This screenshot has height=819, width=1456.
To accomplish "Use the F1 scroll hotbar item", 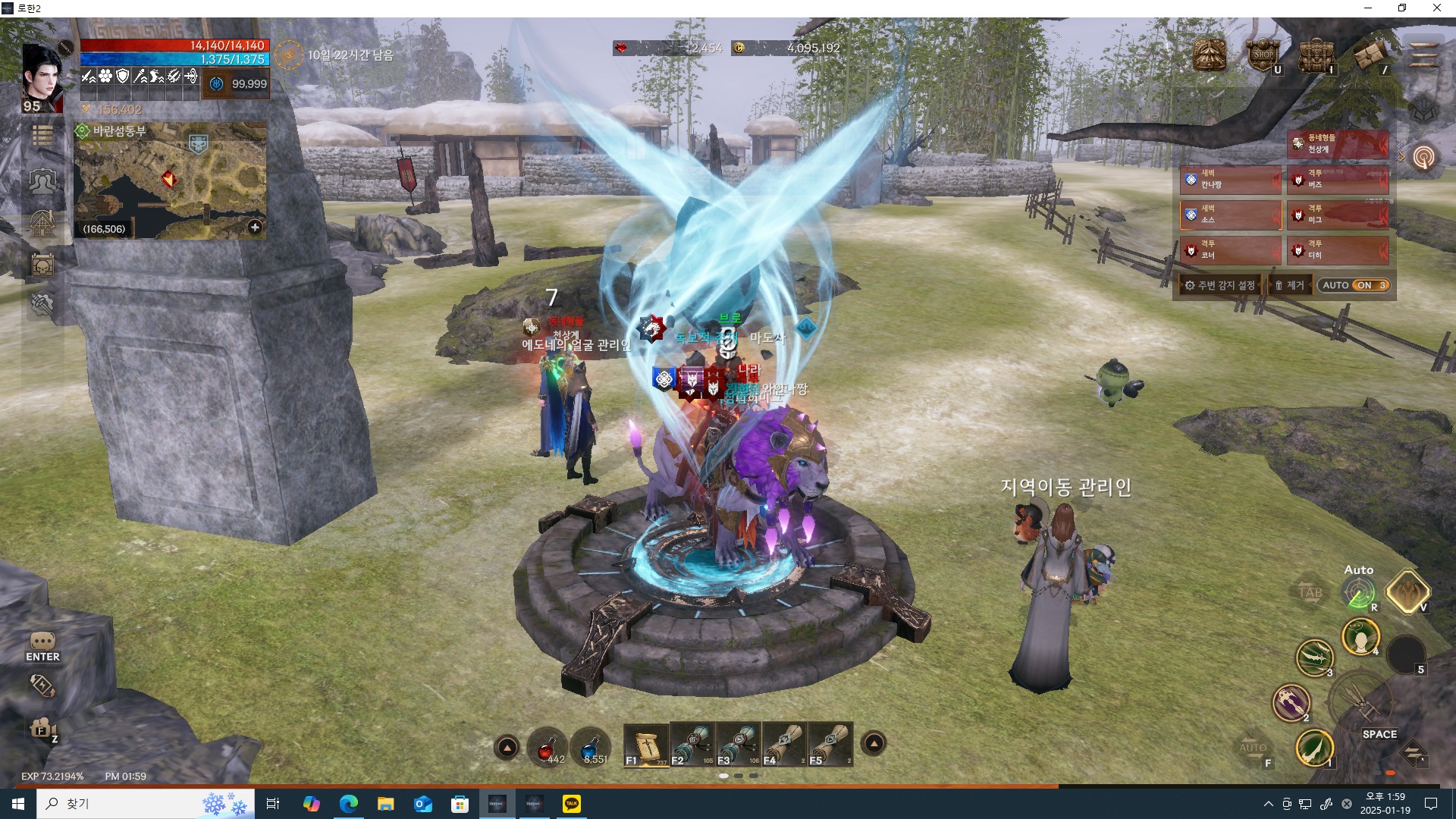I will 646,745.
